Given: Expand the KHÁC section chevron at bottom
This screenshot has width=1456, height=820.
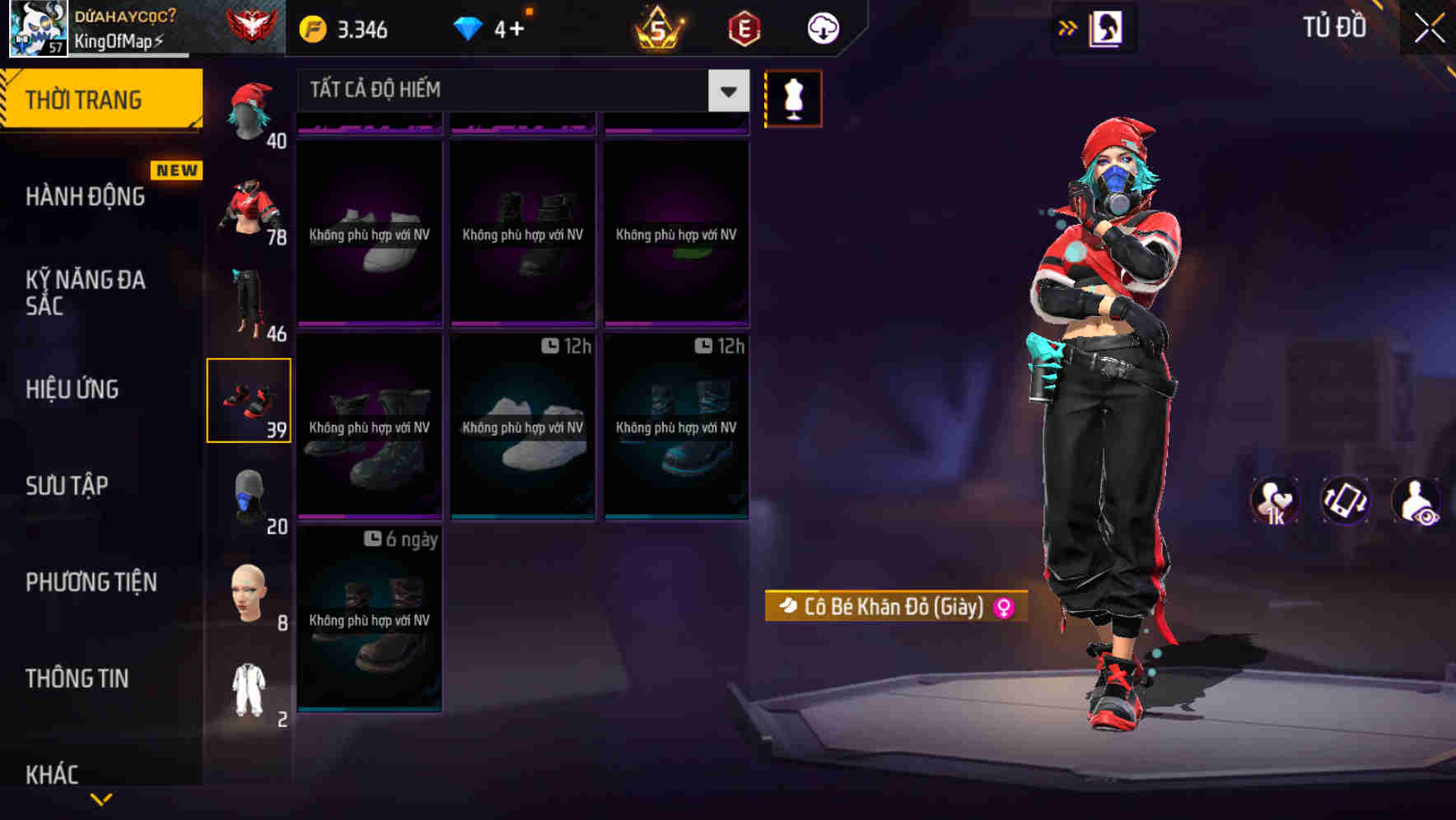Looking at the screenshot, I should (101, 797).
